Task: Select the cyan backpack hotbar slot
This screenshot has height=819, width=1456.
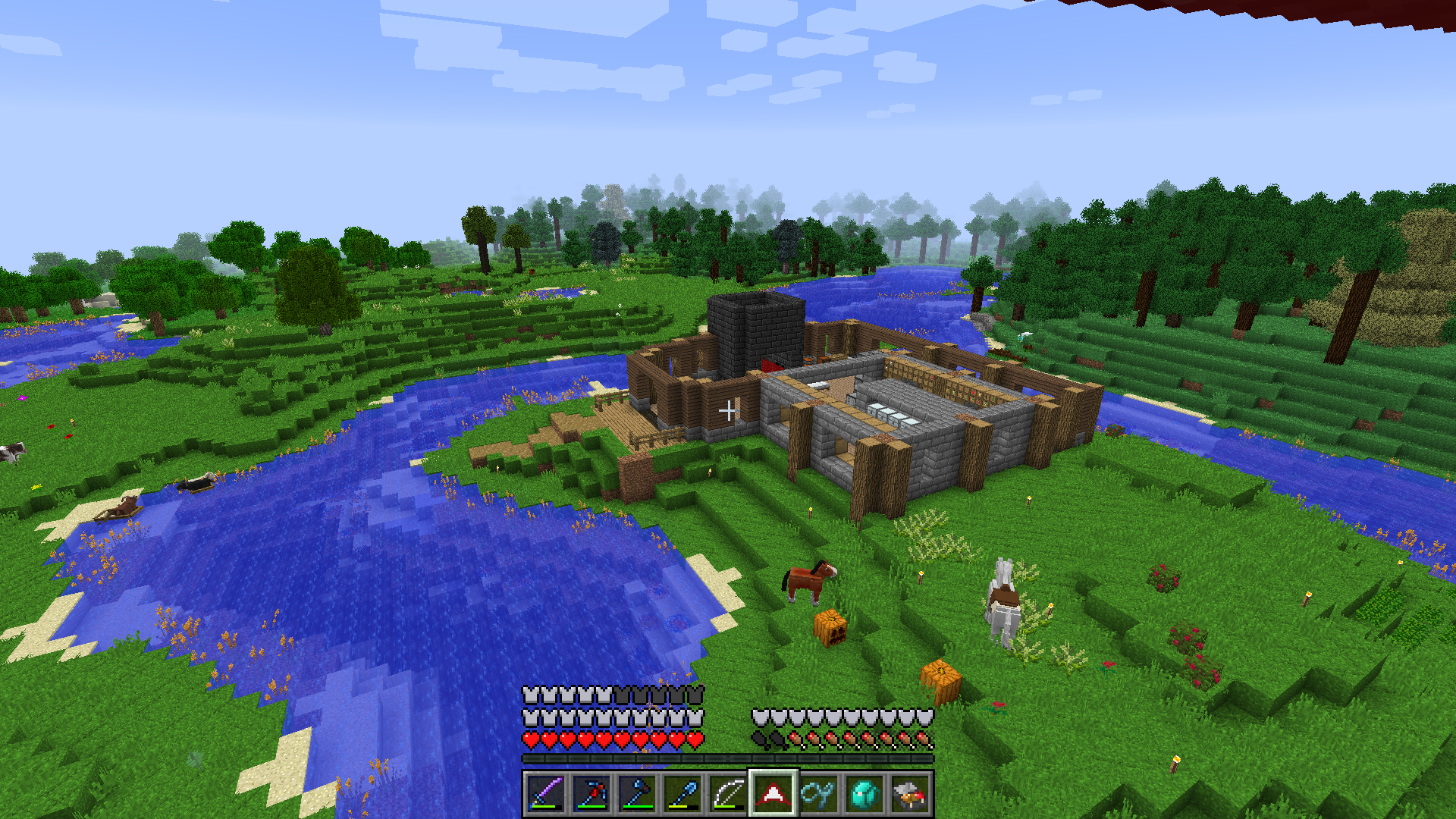Action: 864,793
